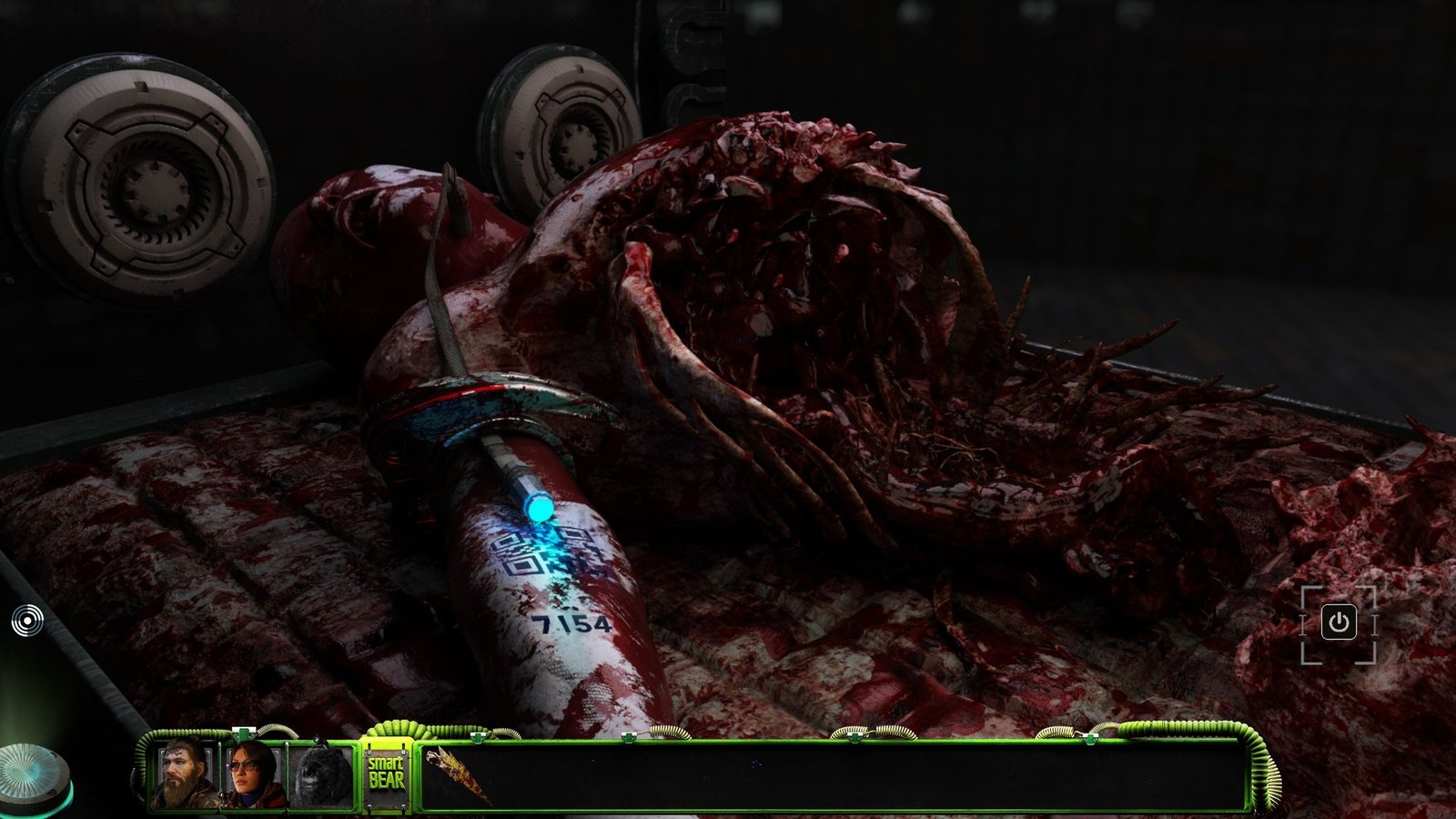Select the bearded man character portrait
Image resolution: width=1456 pixels, height=819 pixels.
pyautogui.click(x=186, y=775)
